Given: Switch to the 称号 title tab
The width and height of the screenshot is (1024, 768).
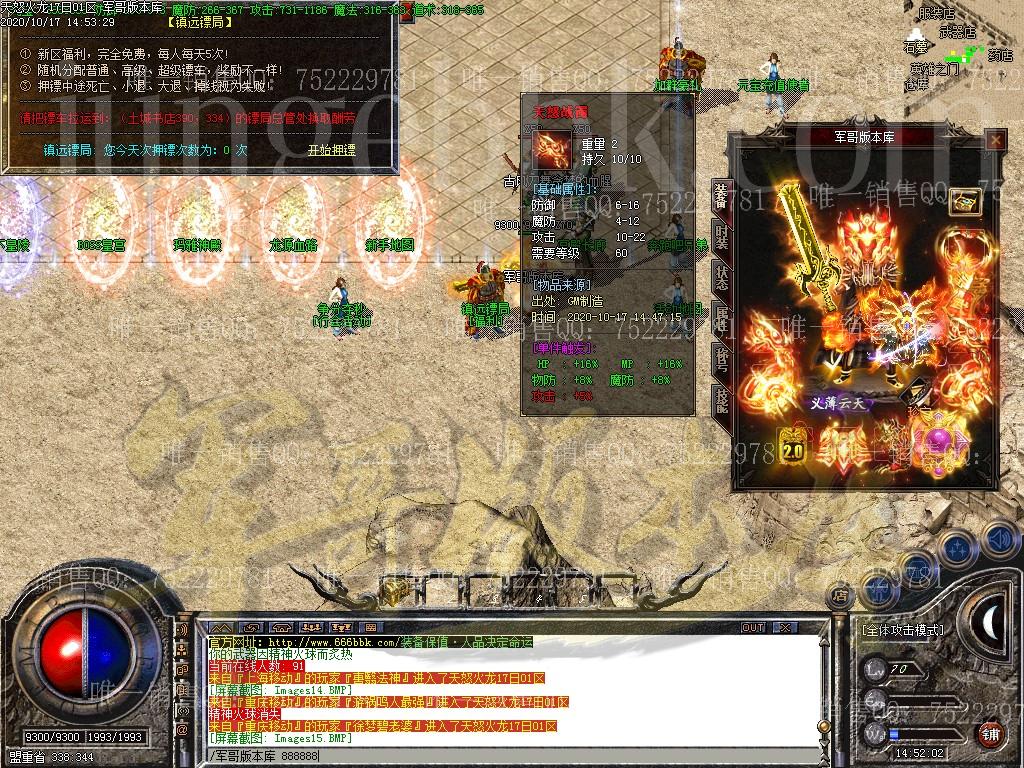Looking at the screenshot, I should tap(720, 358).
